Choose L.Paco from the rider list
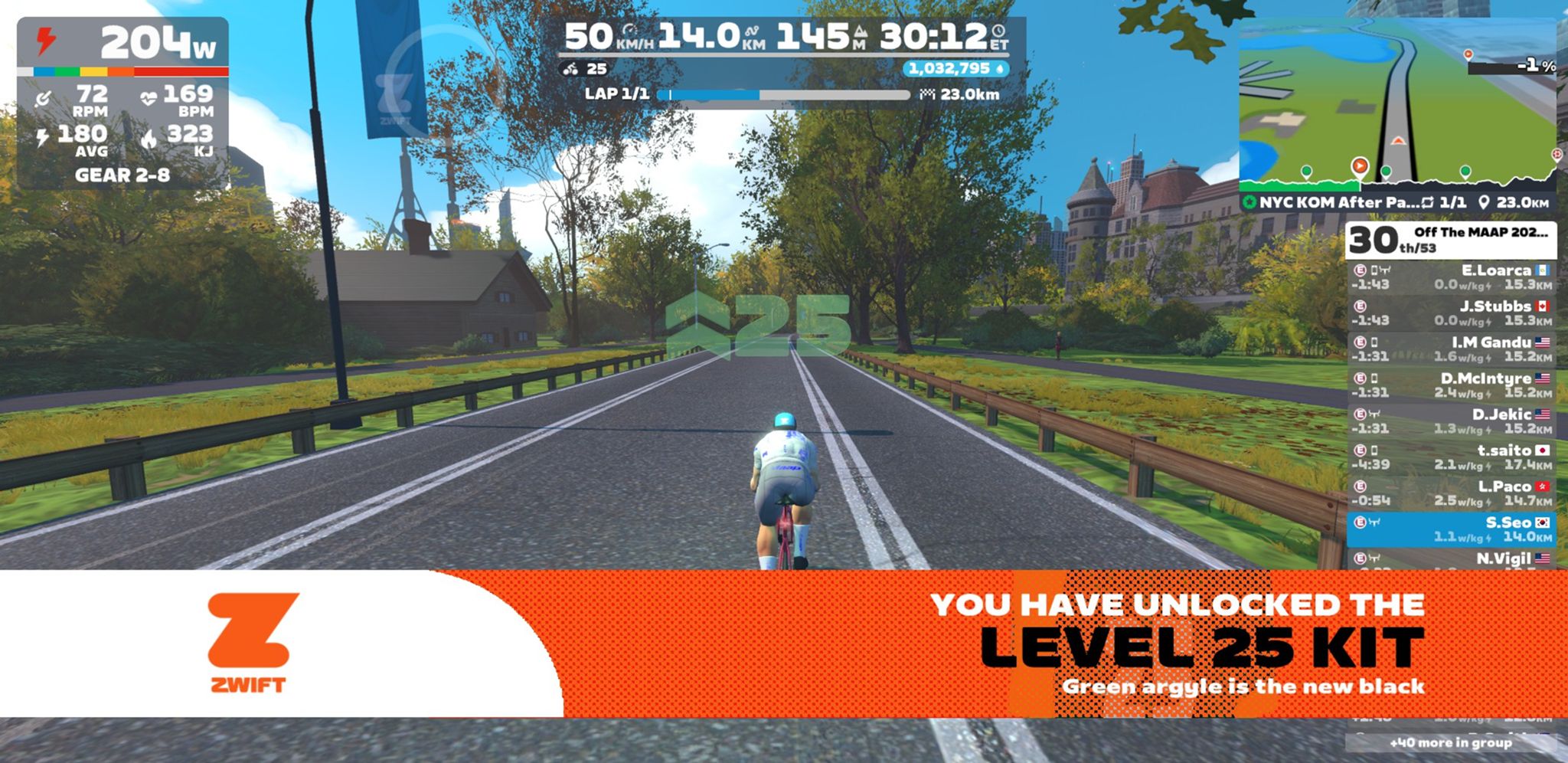 tap(1451, 493)
